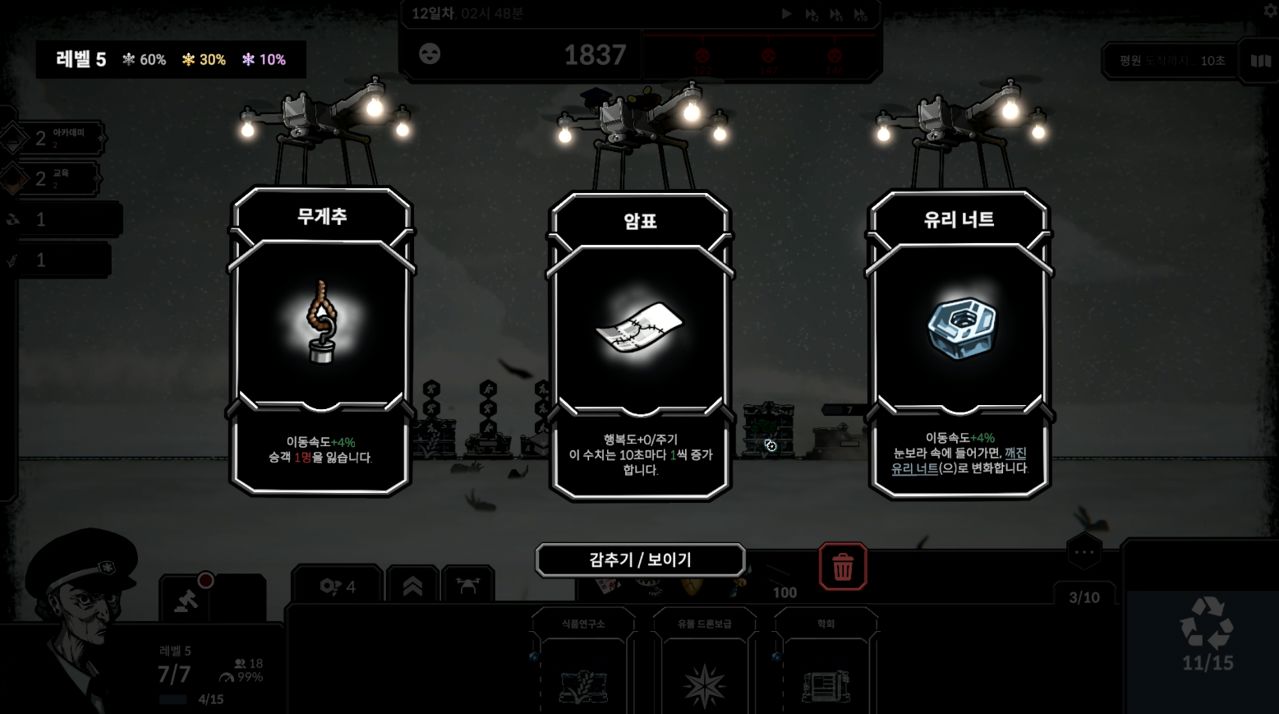Toggle the 감추기 / 보이기 button
Viewport: 1279px width, 714px height.
point(640,560)
